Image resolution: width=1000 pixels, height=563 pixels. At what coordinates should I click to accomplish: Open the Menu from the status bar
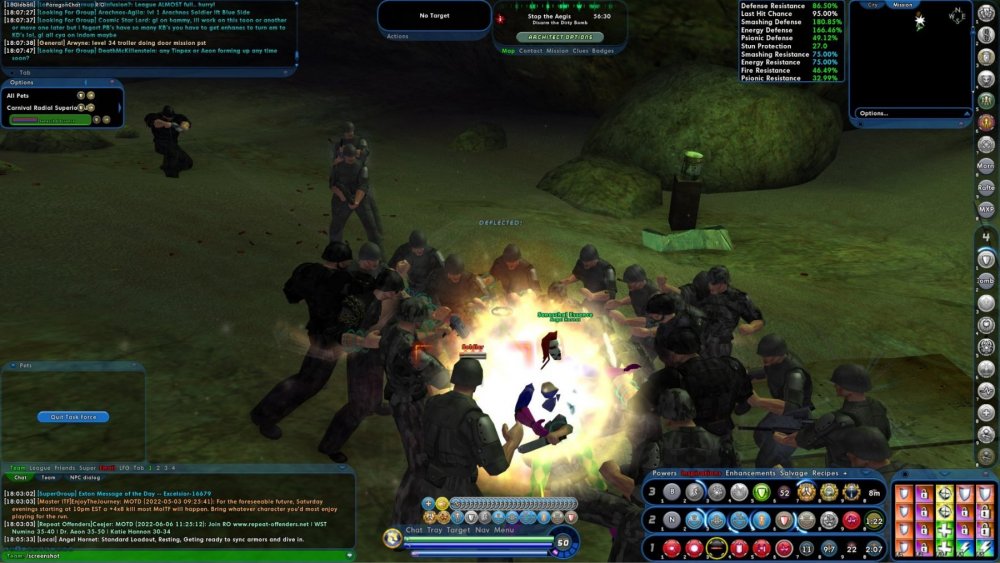pos(504,530)
